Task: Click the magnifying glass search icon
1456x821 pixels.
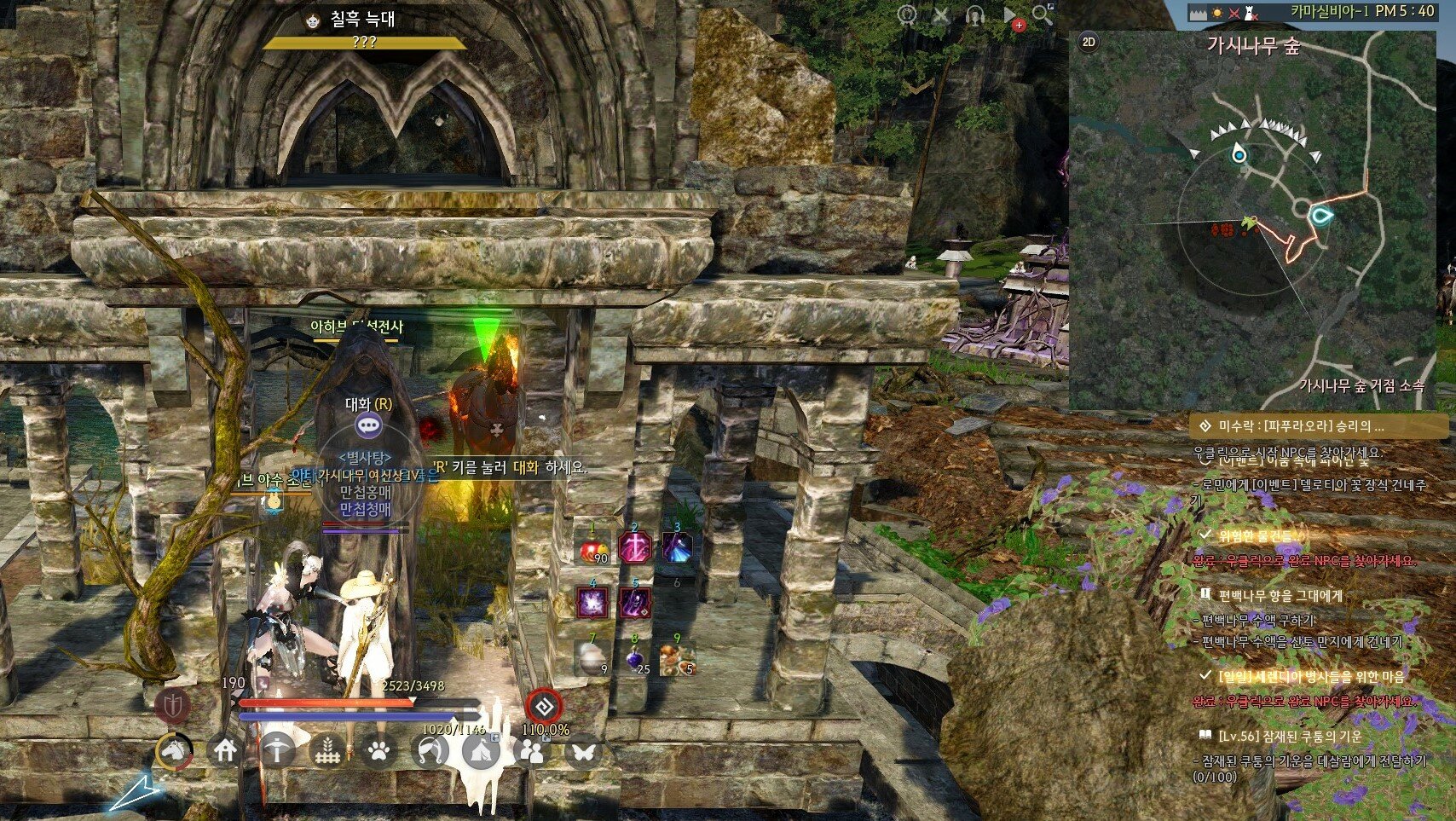Action: pos(1042,14)
